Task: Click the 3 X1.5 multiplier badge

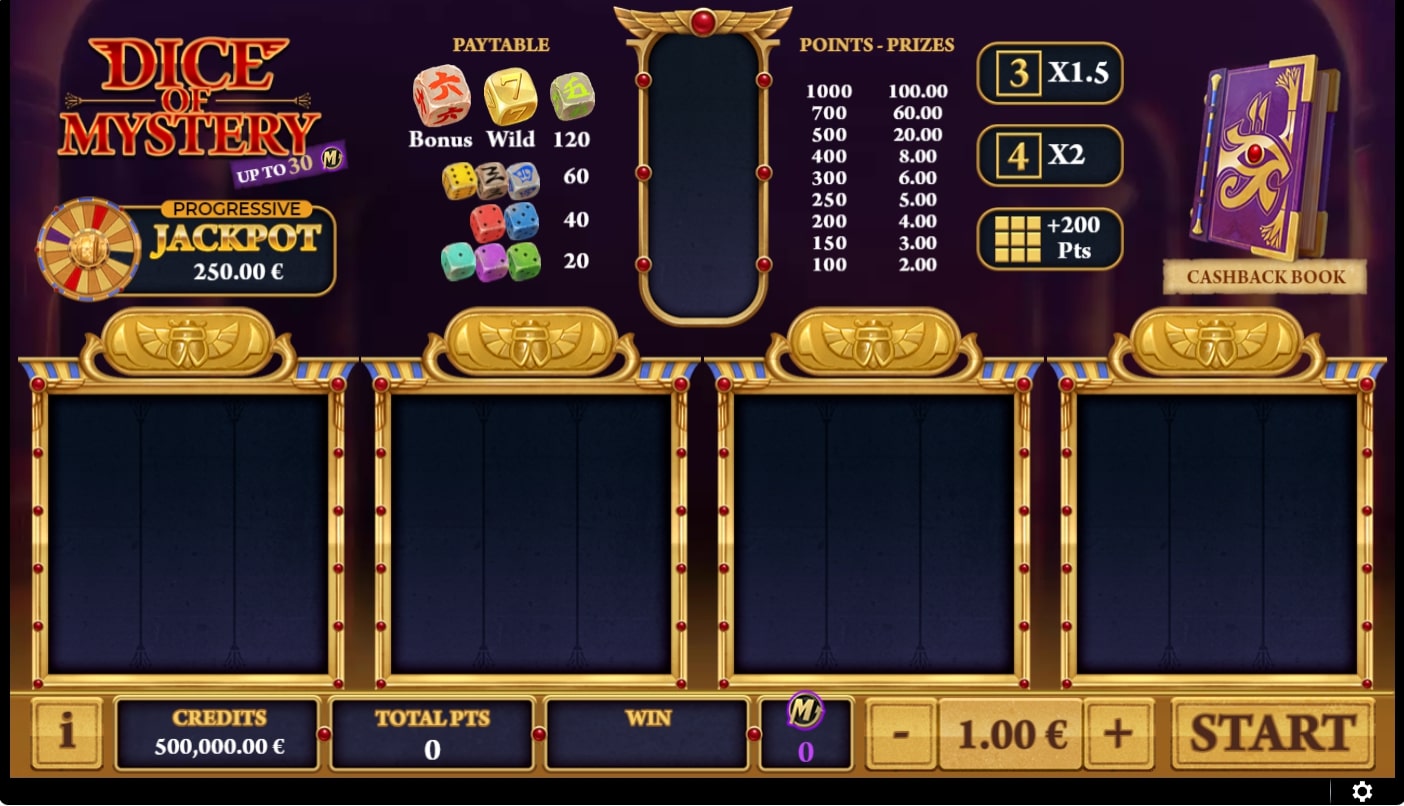Action: click(1050, 74)
